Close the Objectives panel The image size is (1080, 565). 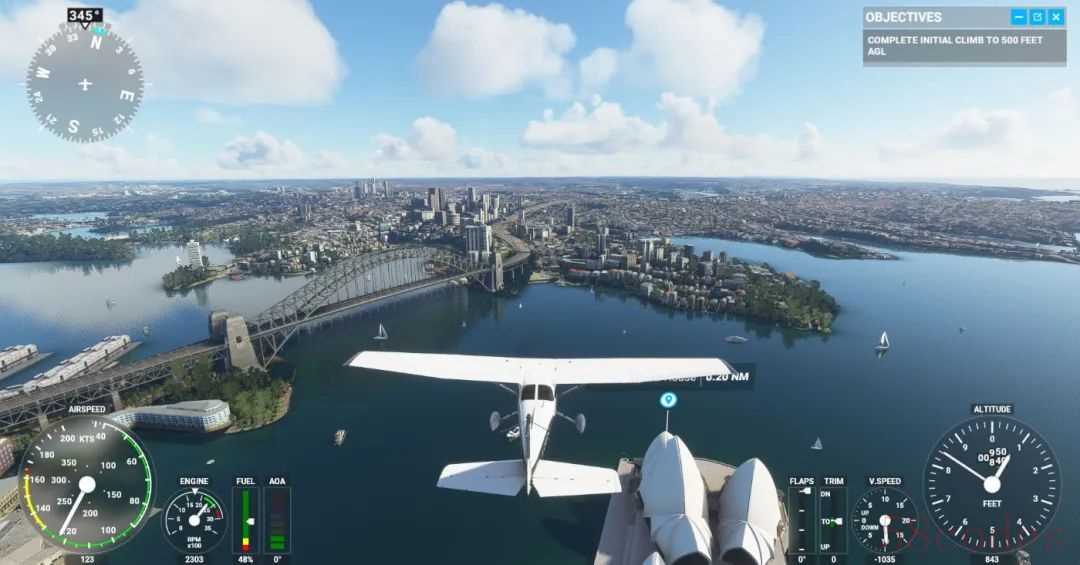click(1057, 17)
